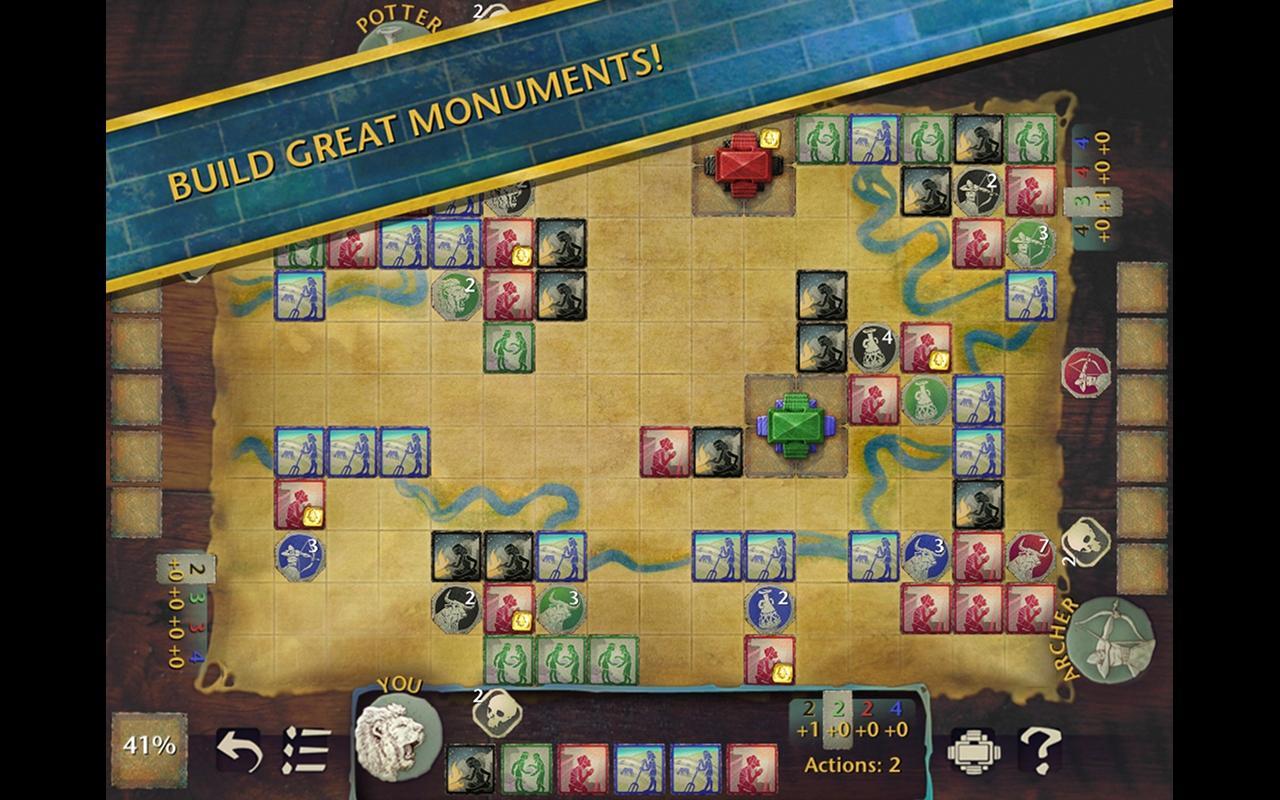Select the green monument on the board
Screen dimensions: 1280x800
pyautogui.click(x=795, y=425)
